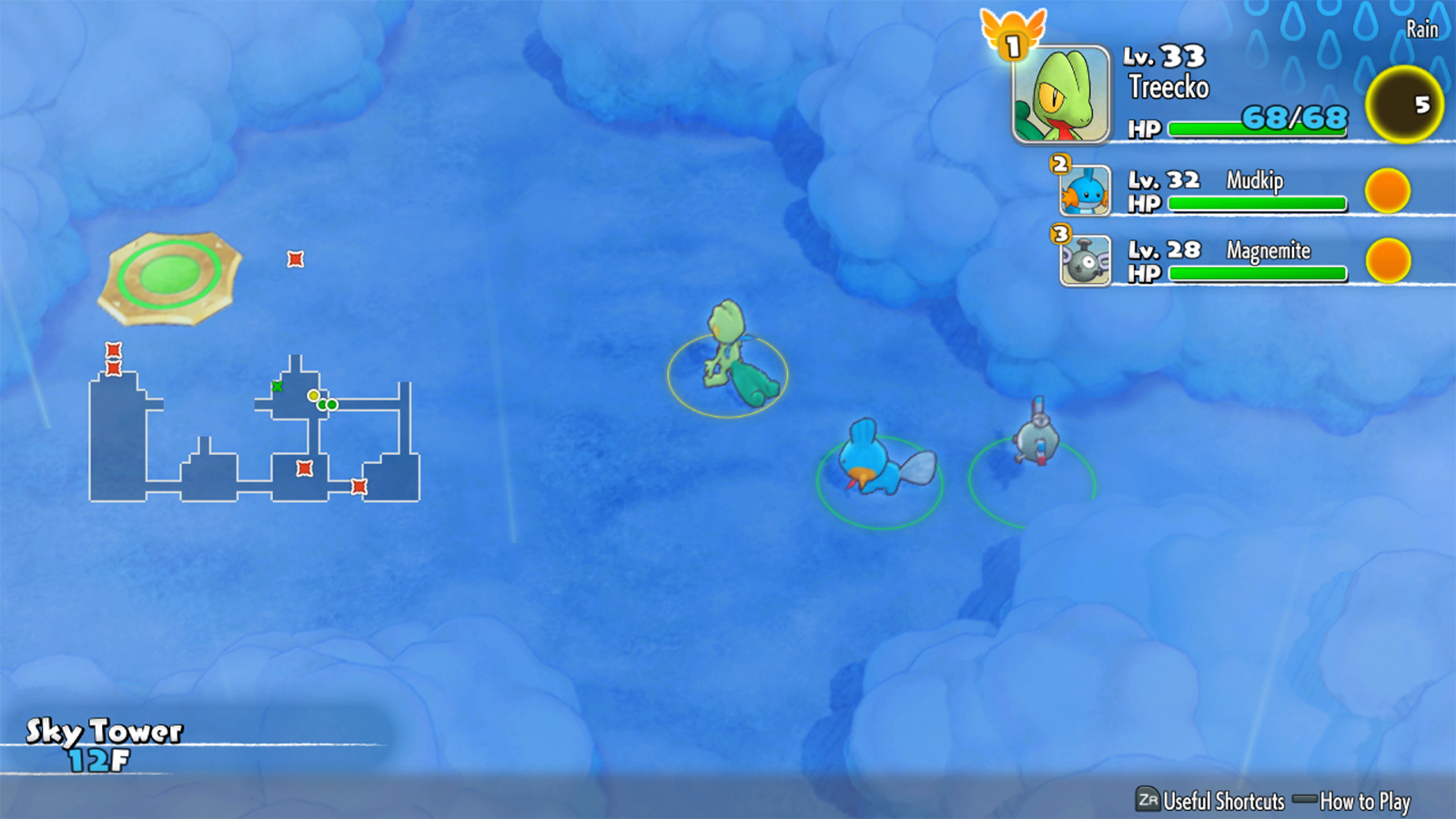The width and height of the screenshot is (1456, 819).
Task: Click the green warp ring on the minimap
Action: [x=170, y=273]
